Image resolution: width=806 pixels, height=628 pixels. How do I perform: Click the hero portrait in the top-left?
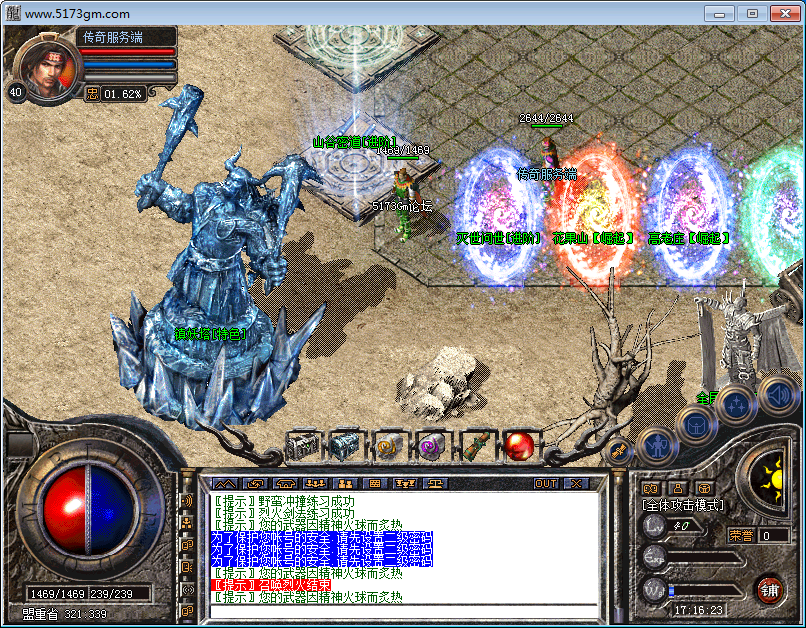point(45,64)
